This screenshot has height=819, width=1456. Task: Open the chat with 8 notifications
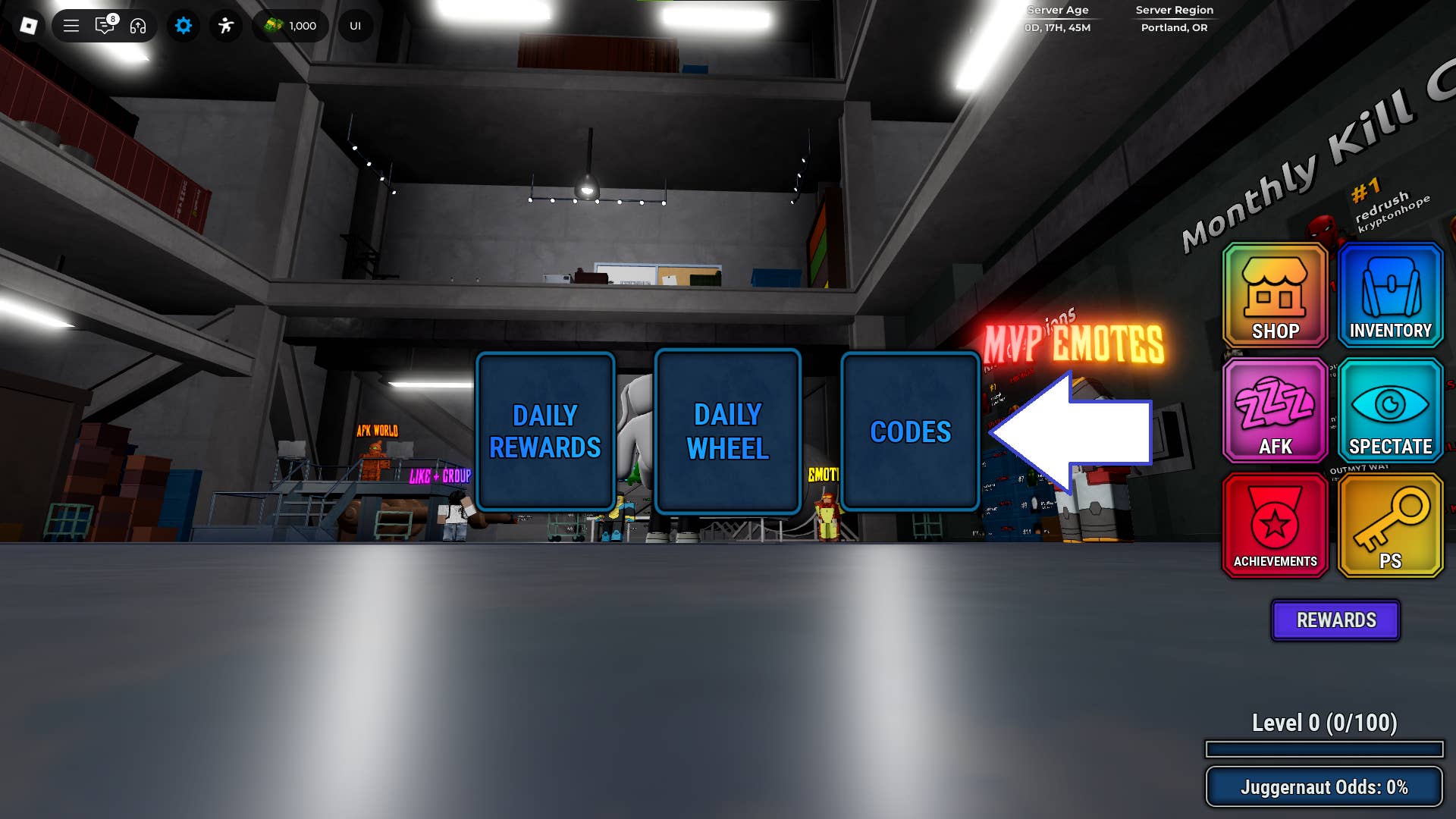pos(104,25)
